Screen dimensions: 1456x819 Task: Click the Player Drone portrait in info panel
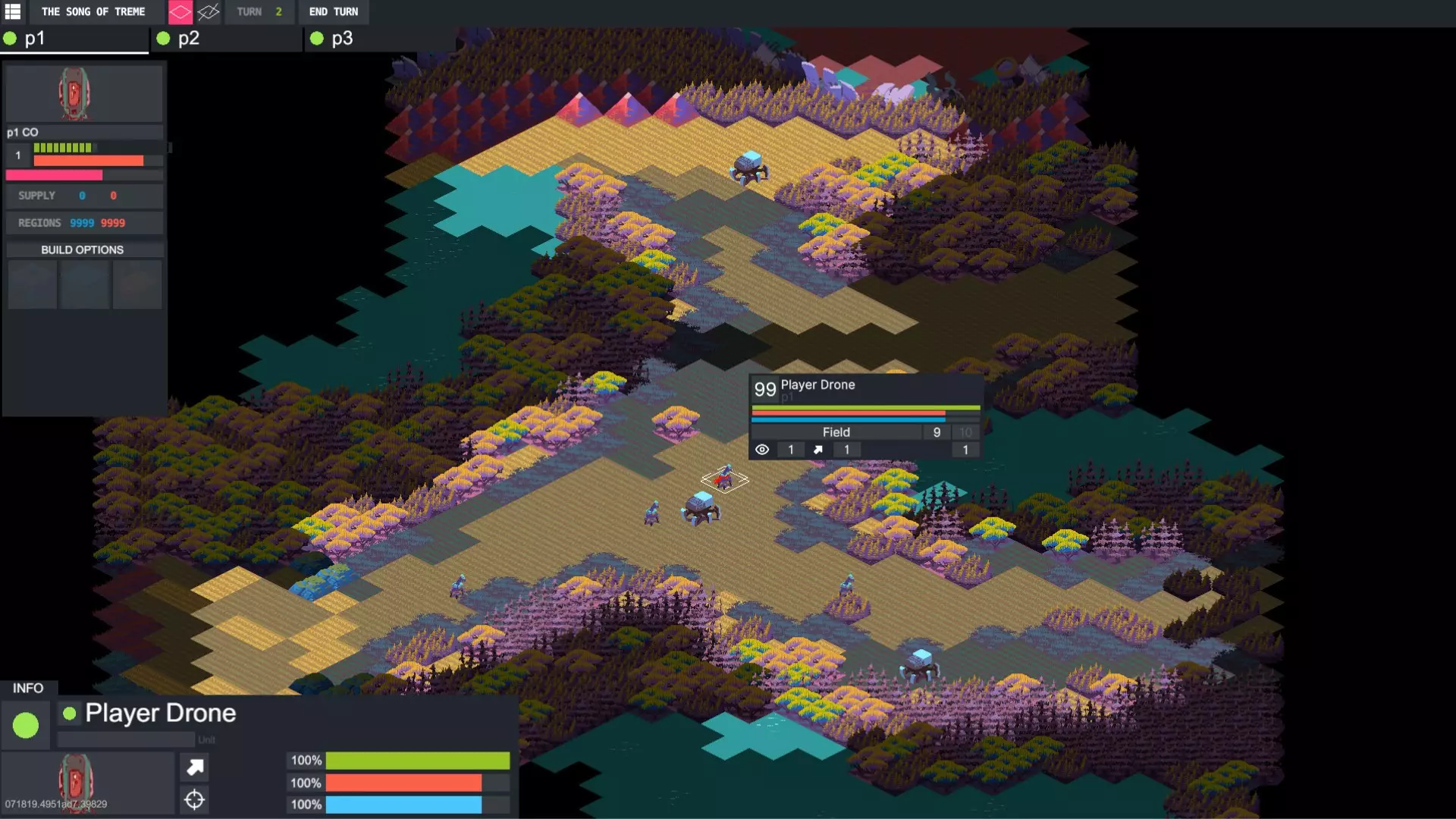[x=76, y=781]
